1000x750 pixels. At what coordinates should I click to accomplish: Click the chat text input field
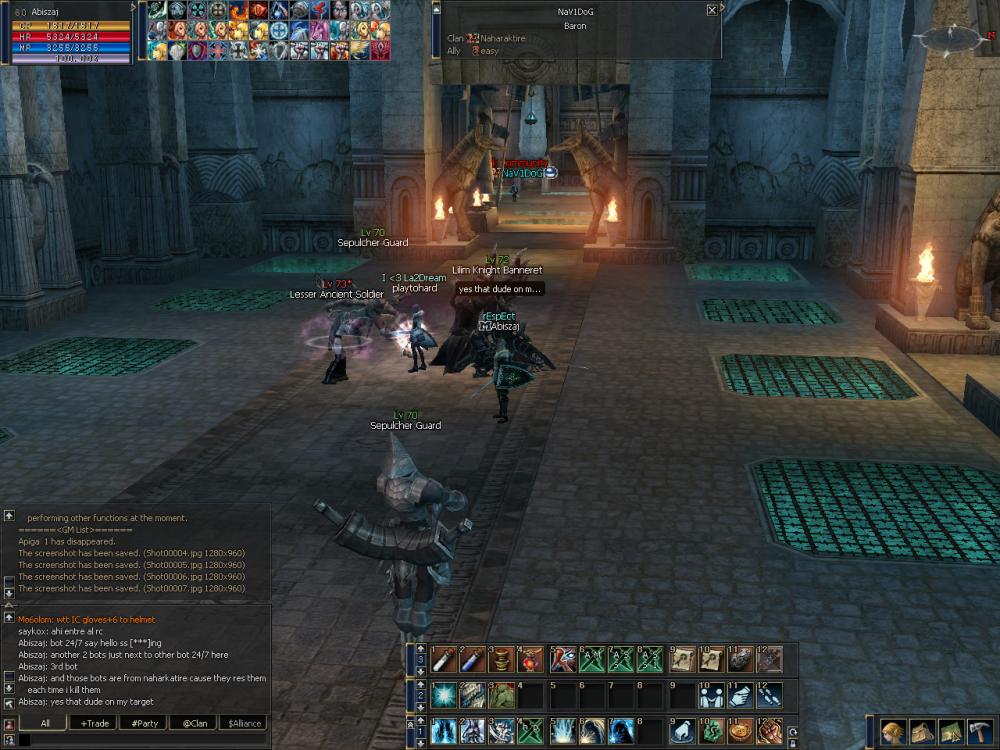click(140, 740)
